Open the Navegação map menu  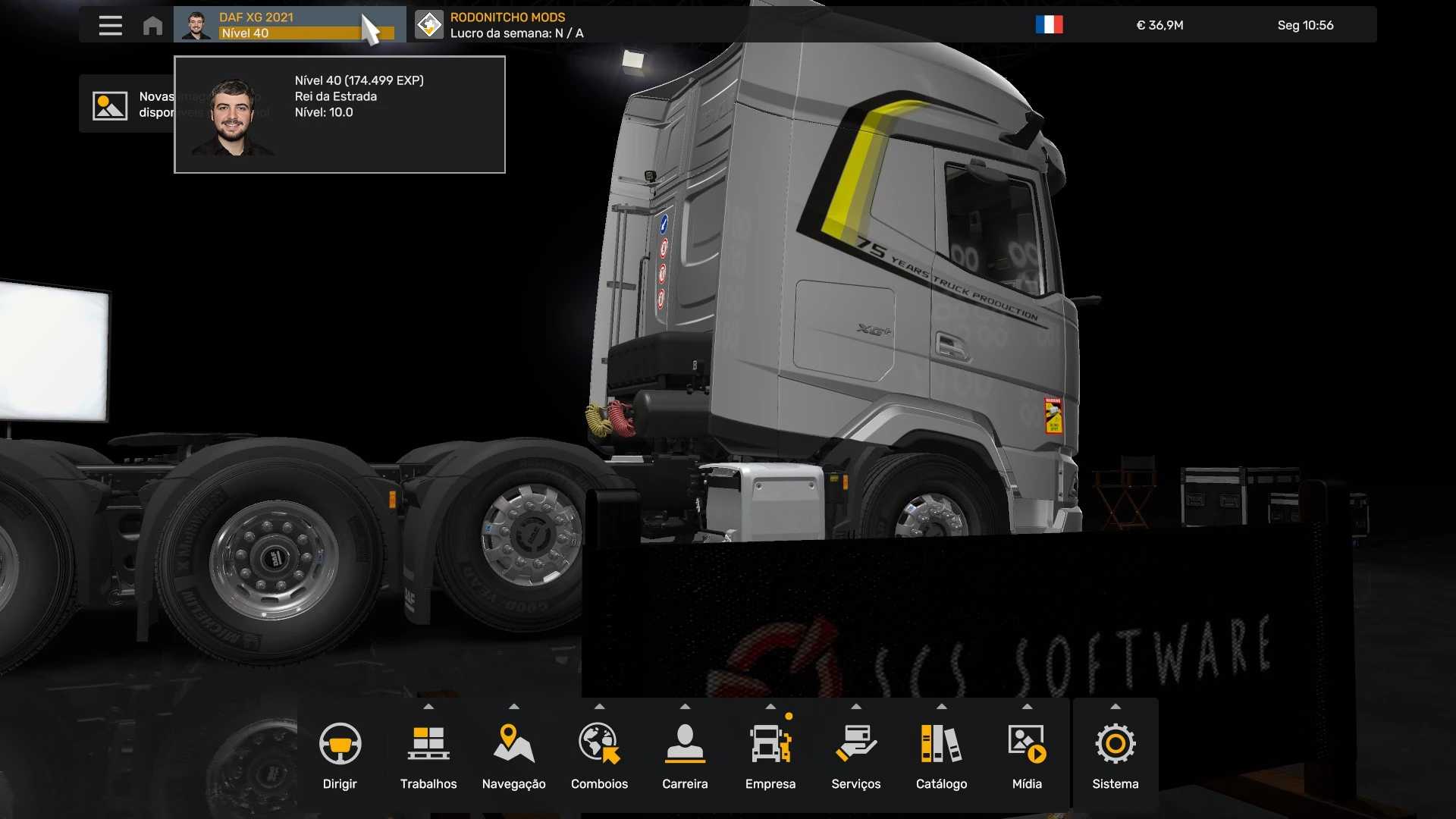pyautogui.click(x=513, y=755)
